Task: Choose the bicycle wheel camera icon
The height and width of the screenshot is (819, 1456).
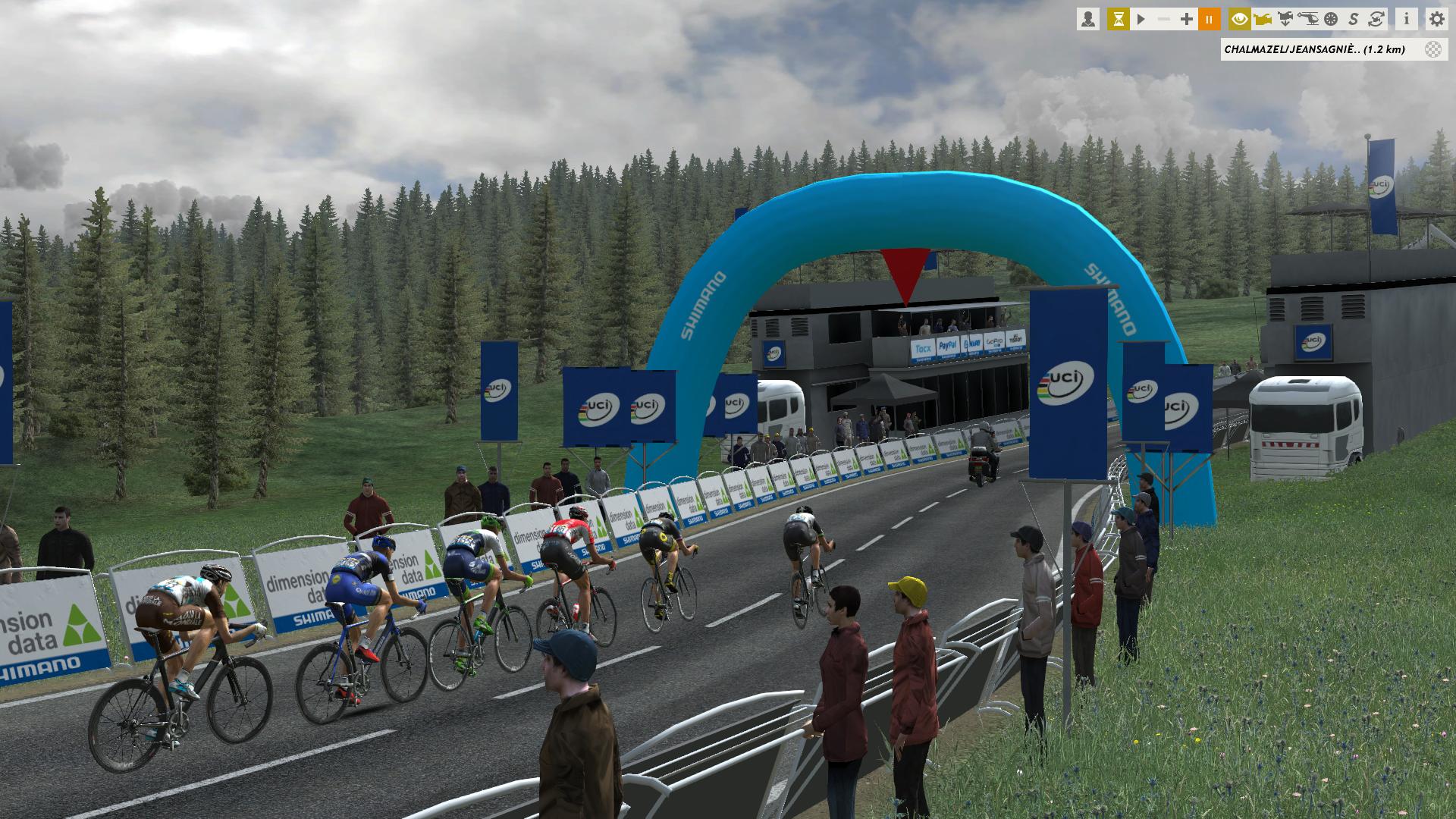Action: (x=1331, y=19)
